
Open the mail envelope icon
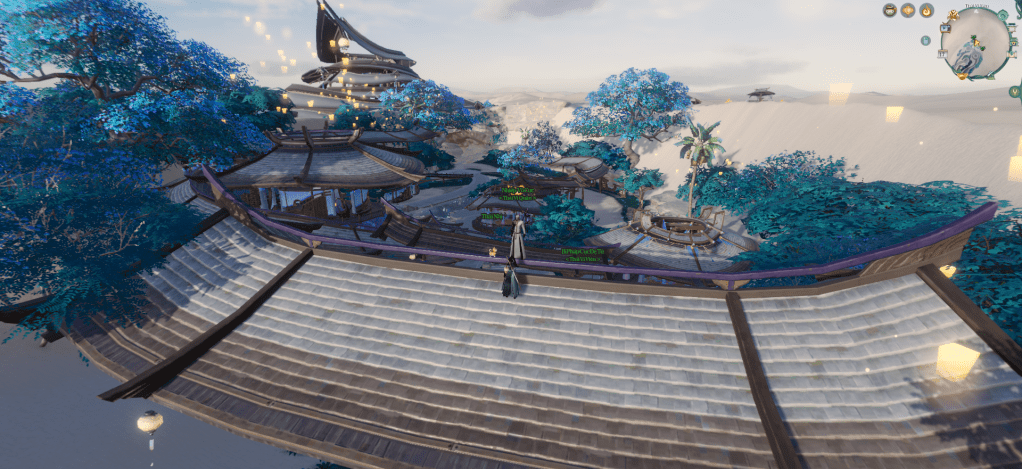point(1012,54)
